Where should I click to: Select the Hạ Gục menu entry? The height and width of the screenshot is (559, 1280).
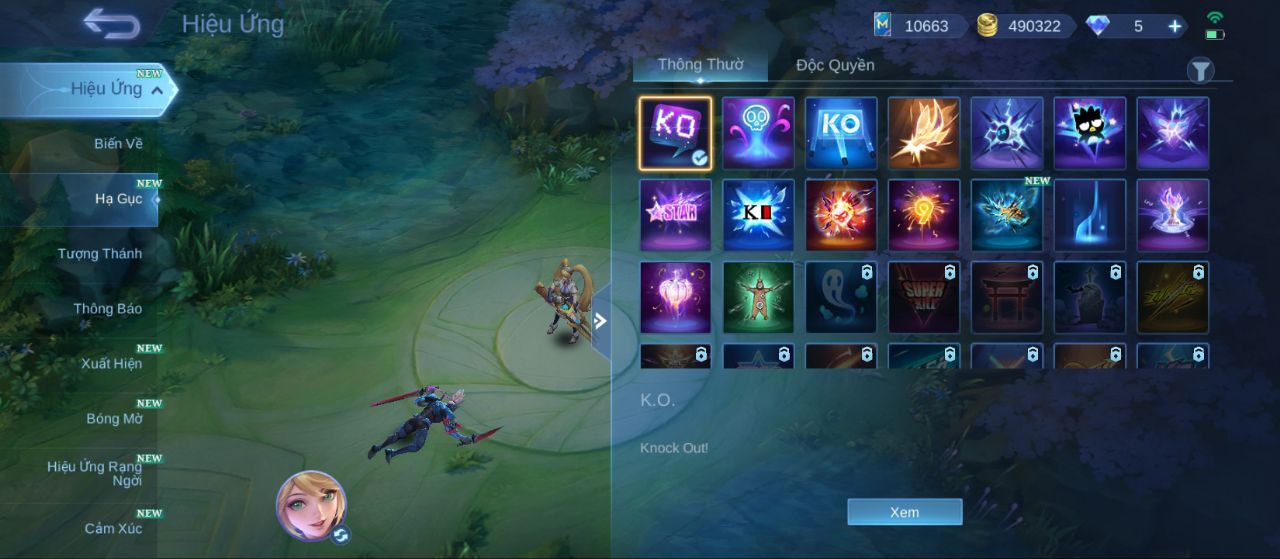pos(118,199)
